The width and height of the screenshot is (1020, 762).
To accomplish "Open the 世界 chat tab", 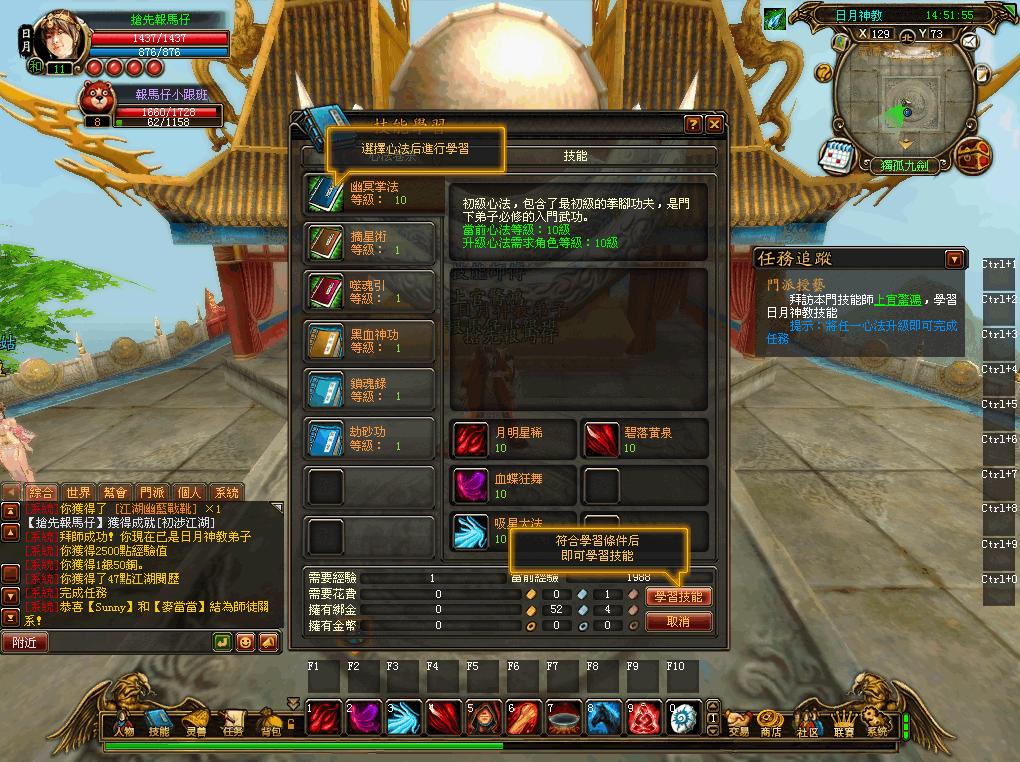I will [78, 492].
